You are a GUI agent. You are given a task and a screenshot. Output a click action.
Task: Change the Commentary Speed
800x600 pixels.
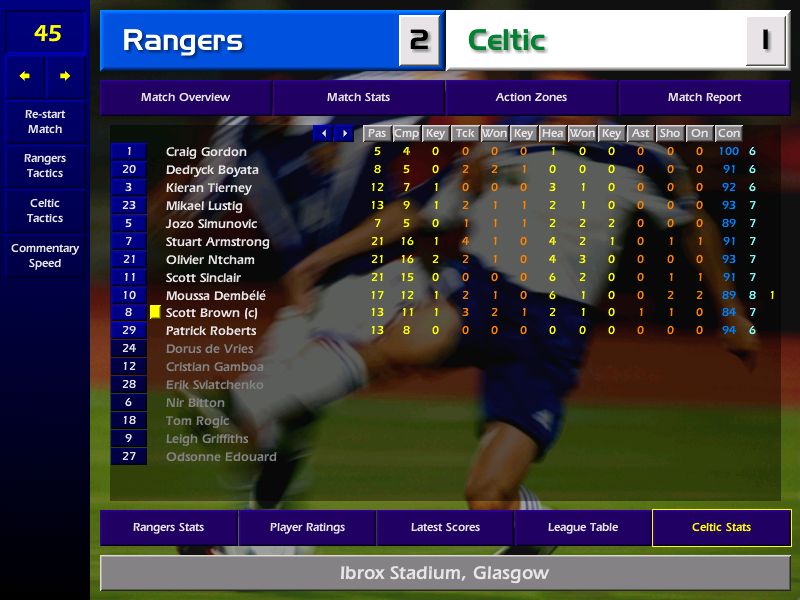pyautogui.click(x=45, y=256)
